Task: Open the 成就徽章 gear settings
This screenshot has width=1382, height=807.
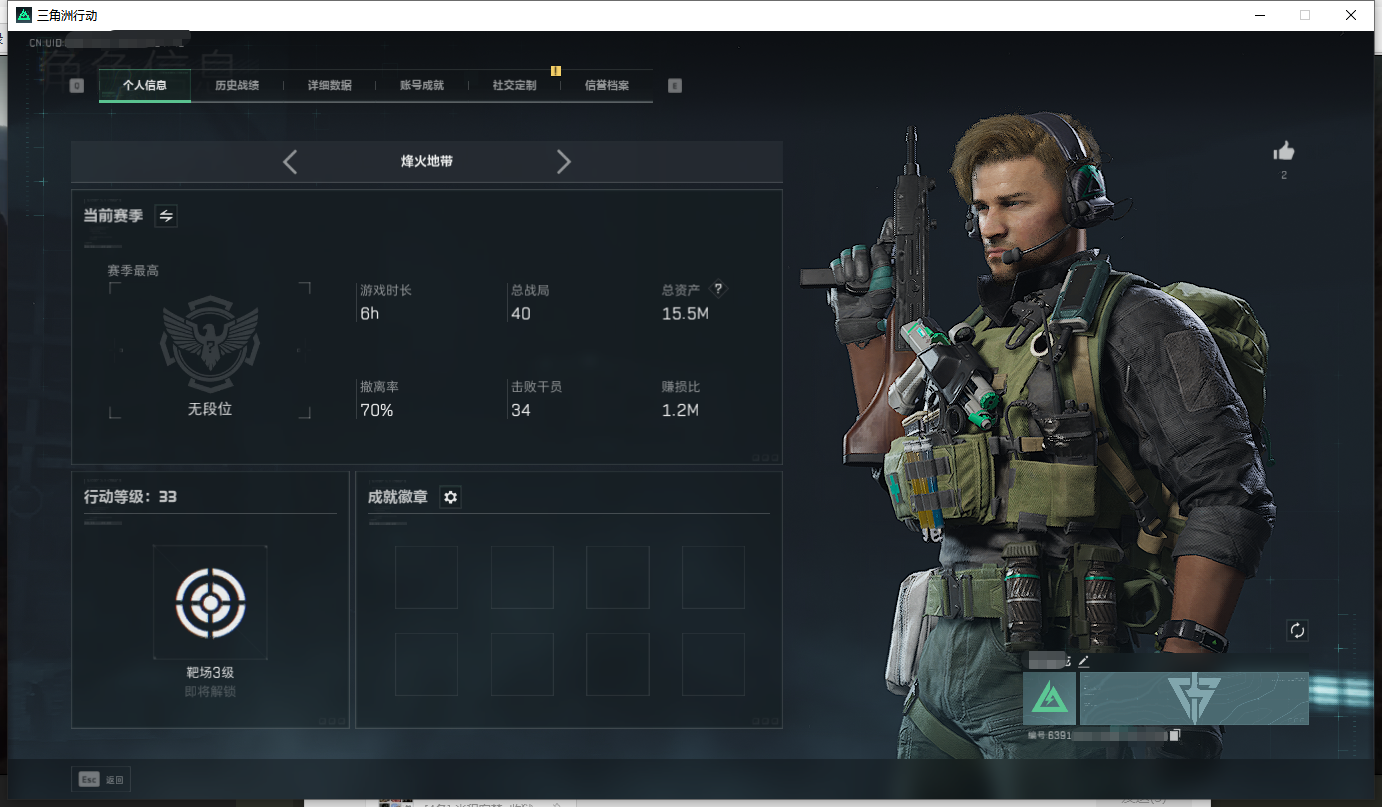Action: [x=451, y=497]
